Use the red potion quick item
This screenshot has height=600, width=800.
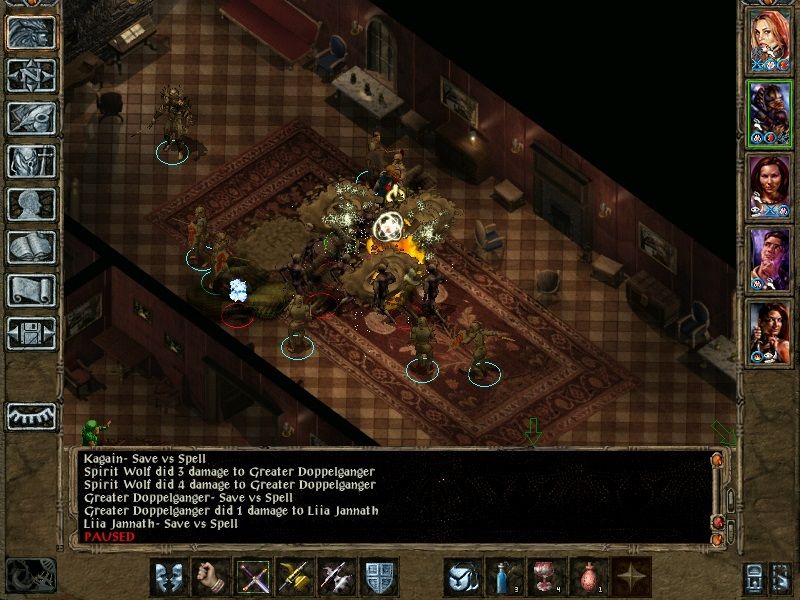587,576
